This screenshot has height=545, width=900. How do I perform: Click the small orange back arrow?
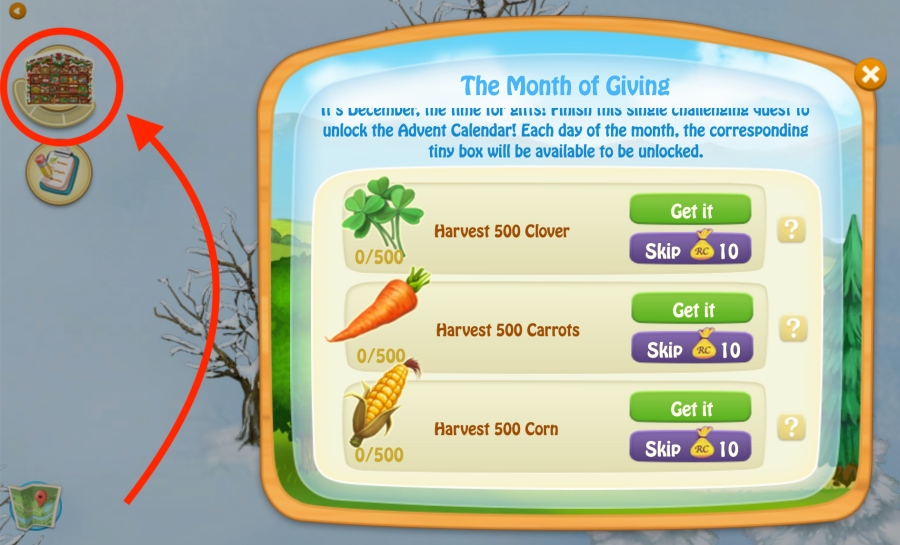tap(17, 12)
